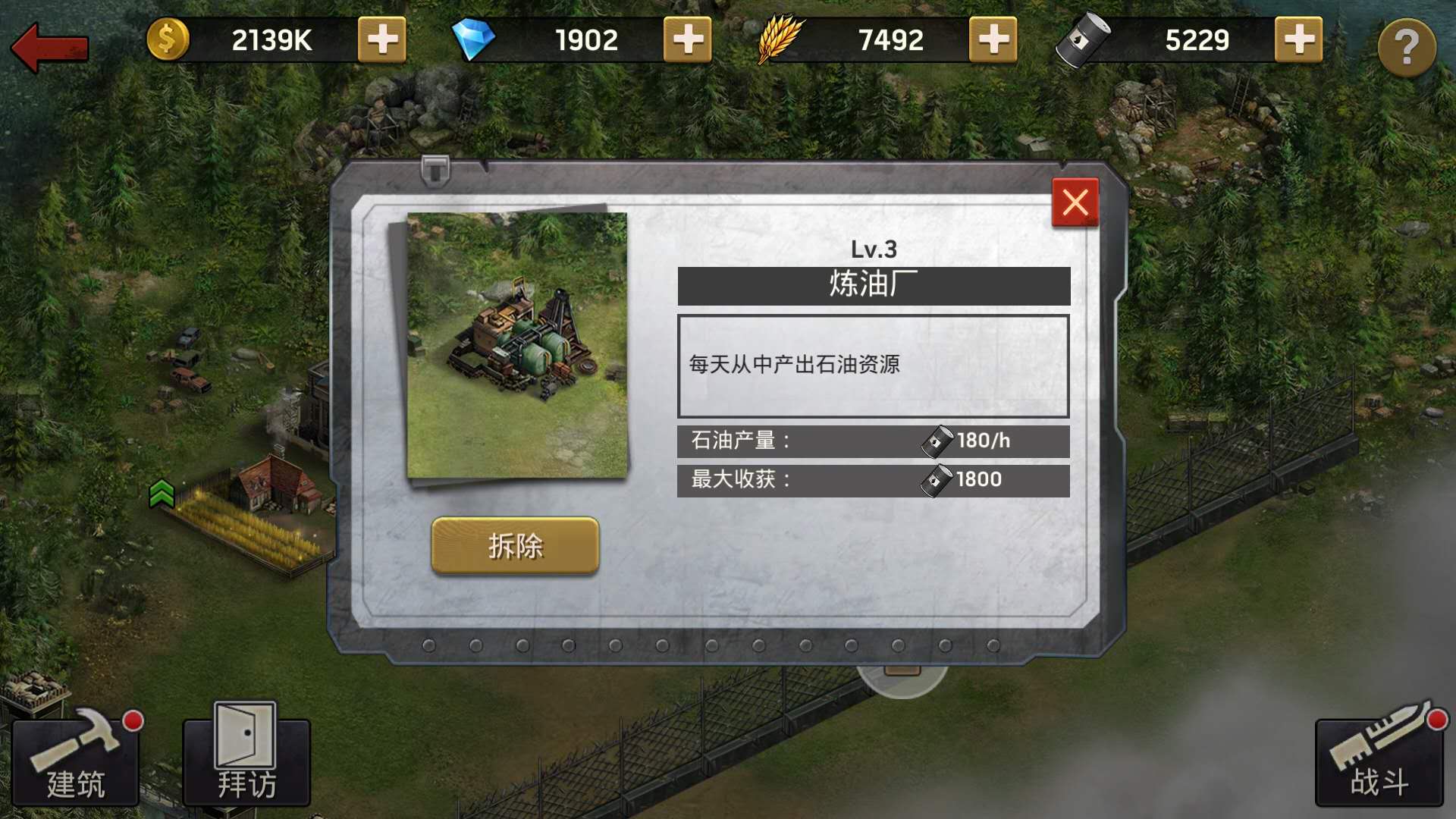This screenshot has width=1456, height=819.
Task: Close the oil refinery info panel
Action: pyautogui.click(x=1075, y=202)
